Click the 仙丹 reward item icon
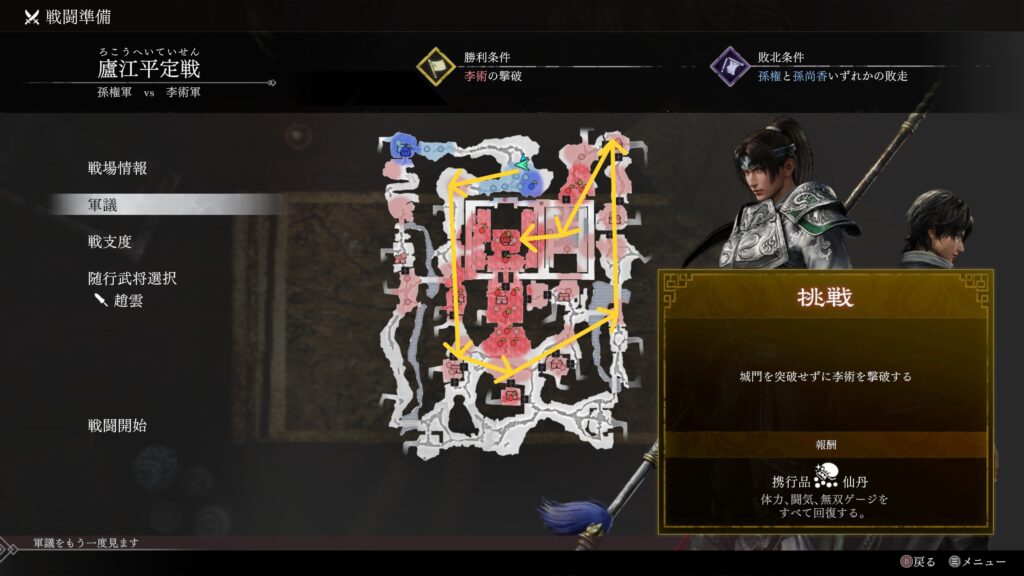Viewport: 1024px width, 576px height. (x=826, y=475)
